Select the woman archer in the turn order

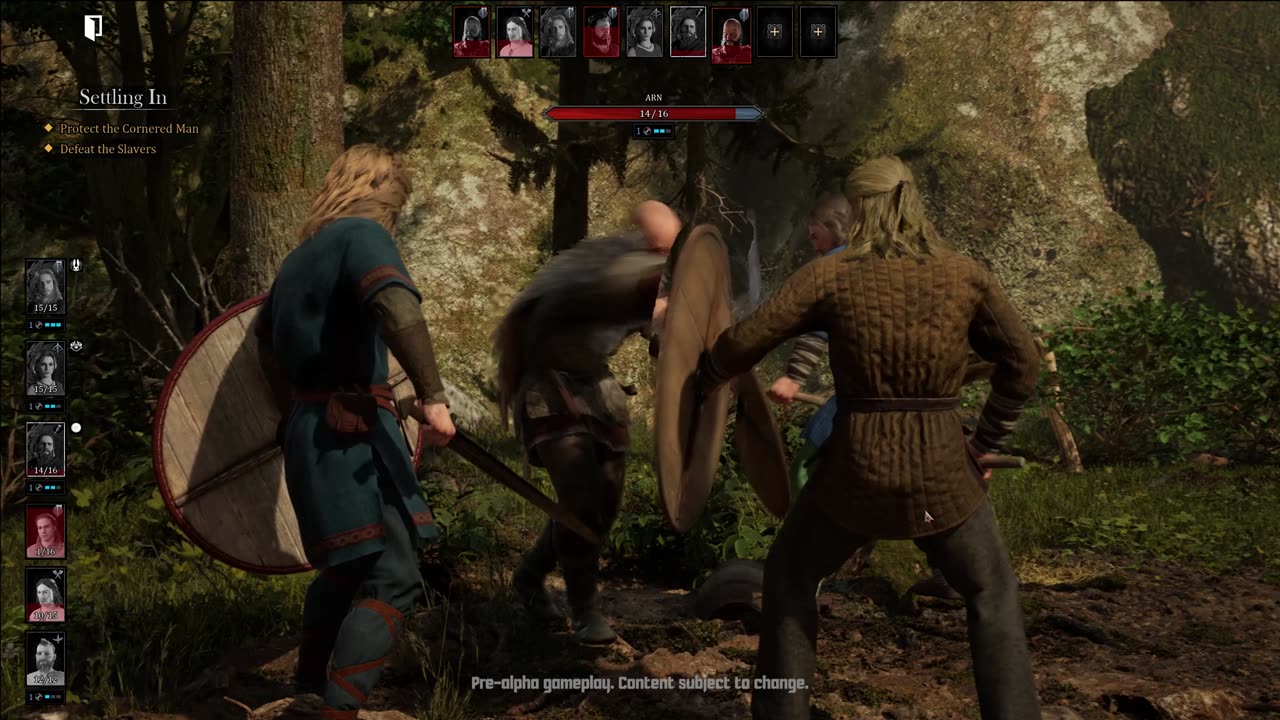tap(645, 32)
